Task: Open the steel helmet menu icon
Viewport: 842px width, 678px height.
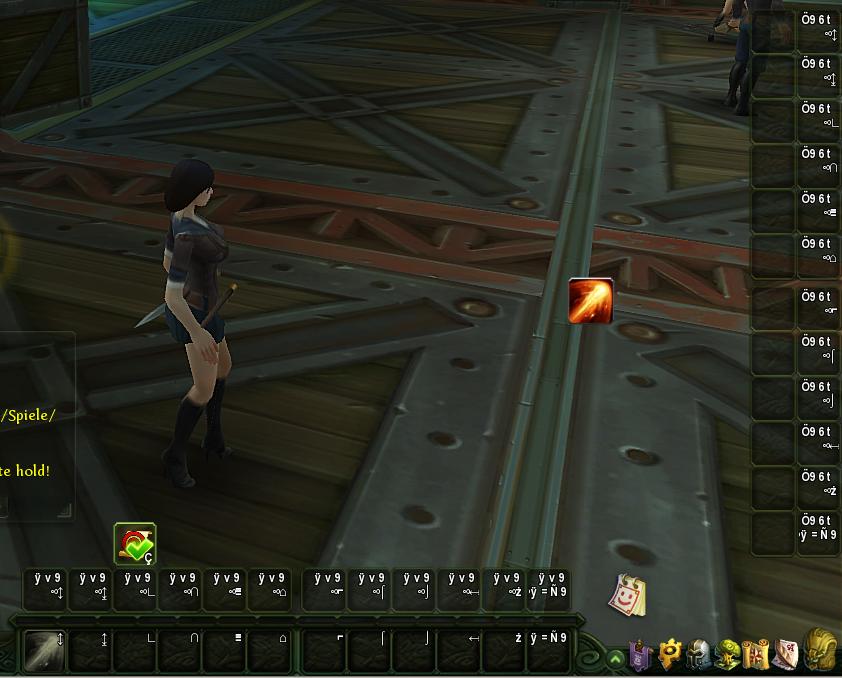Action: pyautogui.click(x=698, y=655)
